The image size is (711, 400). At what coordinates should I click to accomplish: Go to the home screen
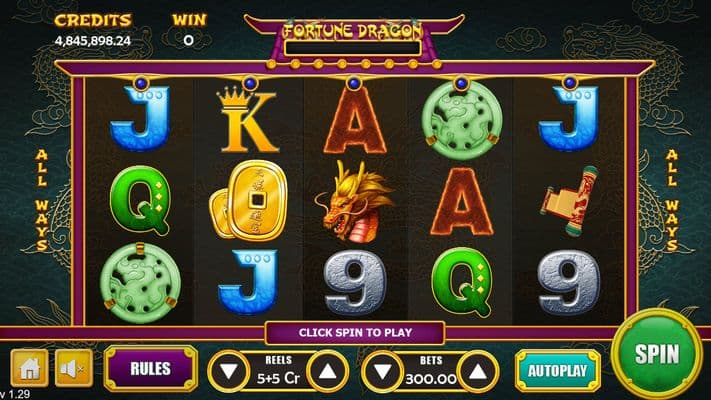click(29, 368)
